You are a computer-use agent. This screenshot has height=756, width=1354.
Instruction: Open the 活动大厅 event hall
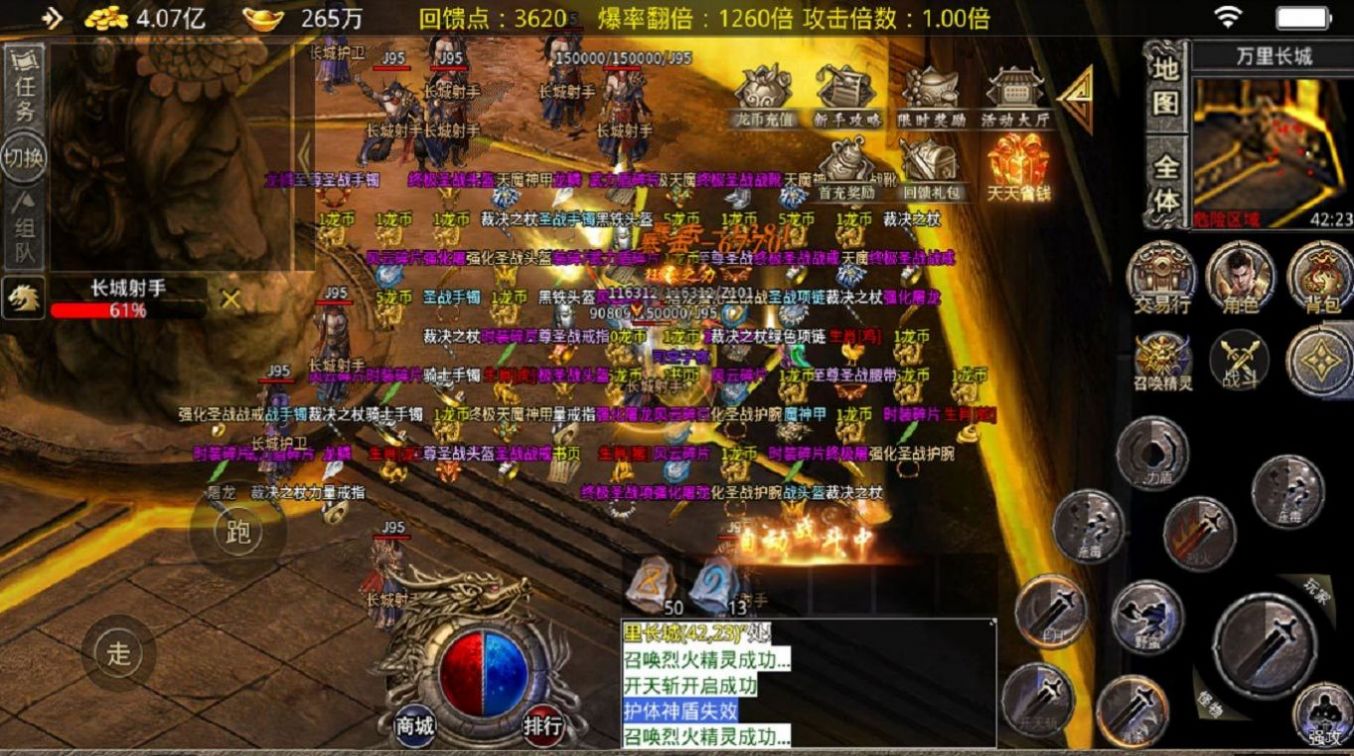pos(1014,94)
